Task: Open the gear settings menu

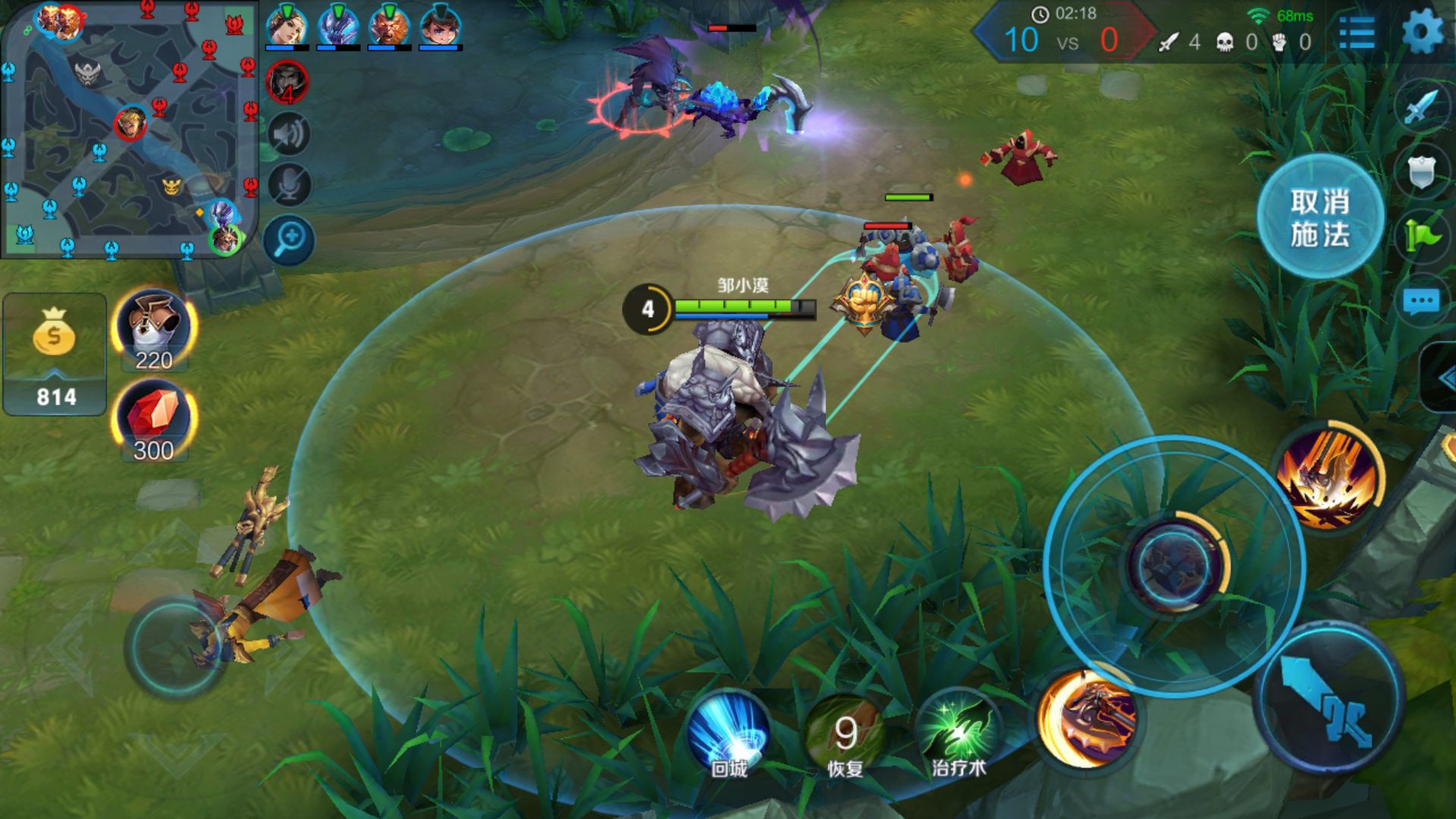Action: point(1422,33)
